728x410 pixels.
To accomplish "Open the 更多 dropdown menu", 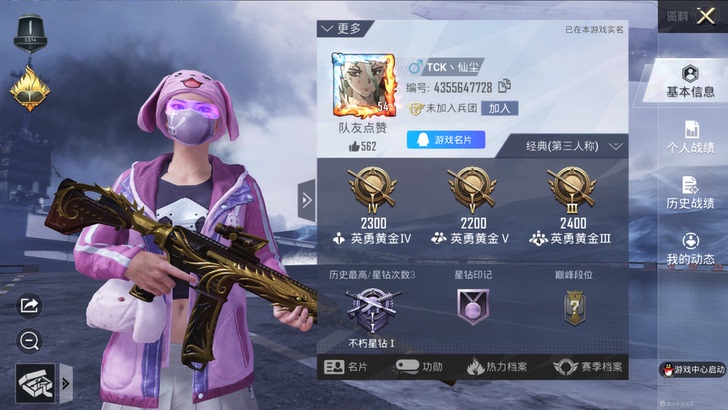I will coord(341,29).
